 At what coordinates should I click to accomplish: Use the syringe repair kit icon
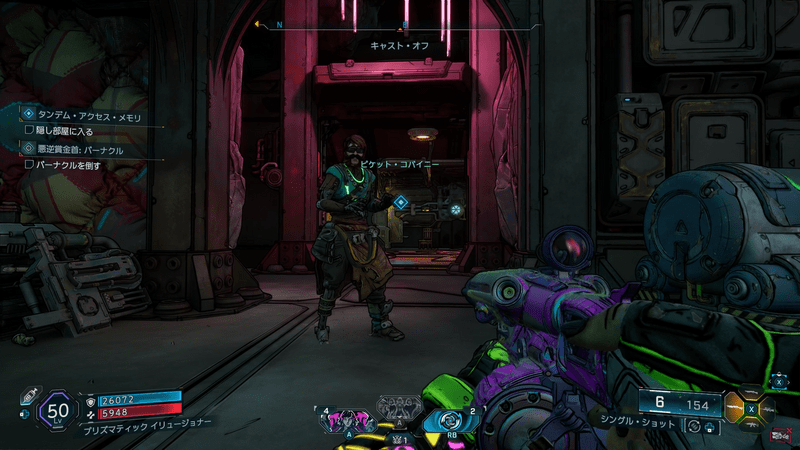tap(27, 396)
